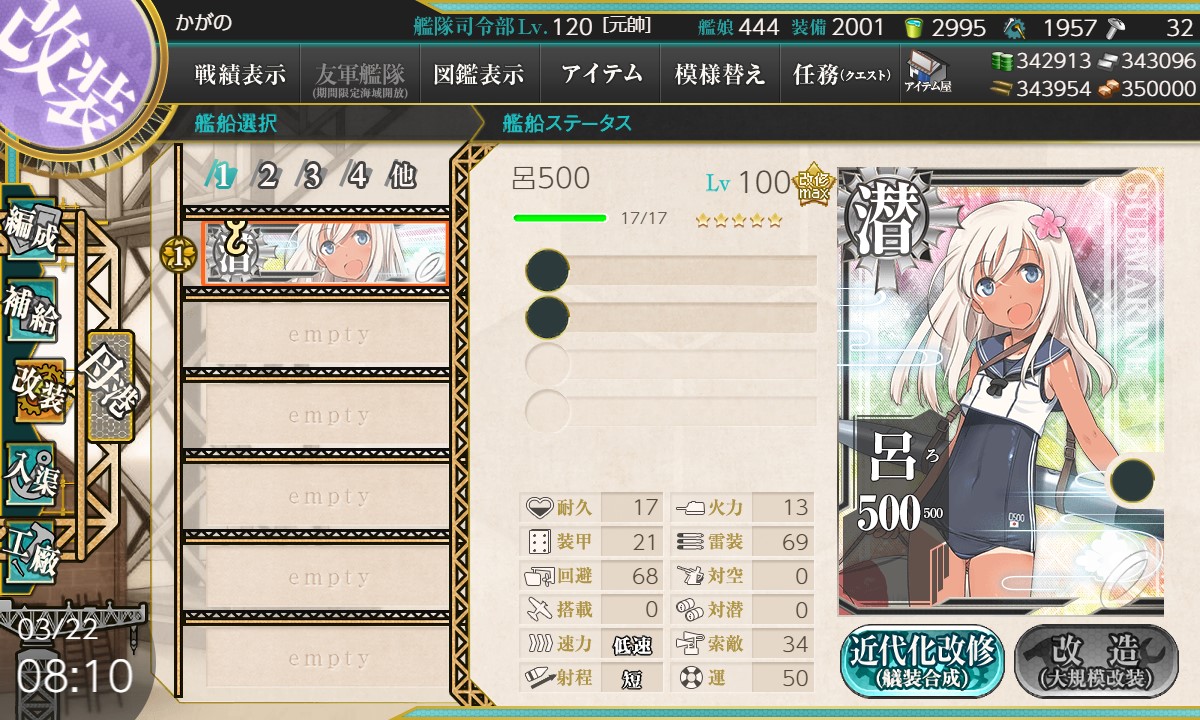Visit the アイテム屋 item shop
Viewport: 1200px width, 720px height.
point(928,72)
